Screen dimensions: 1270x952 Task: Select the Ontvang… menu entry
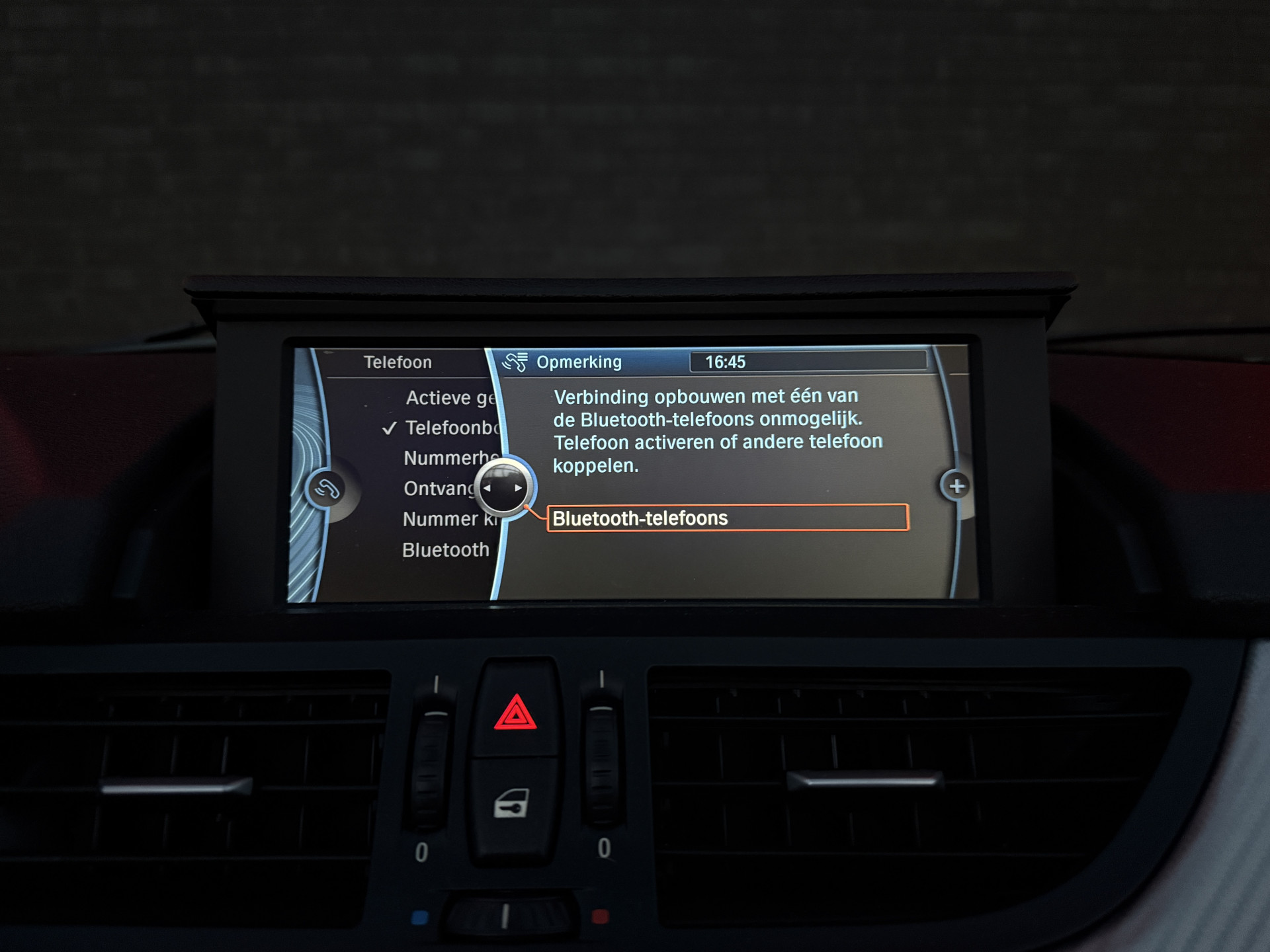pyautogui.click(x=439, y=489)
